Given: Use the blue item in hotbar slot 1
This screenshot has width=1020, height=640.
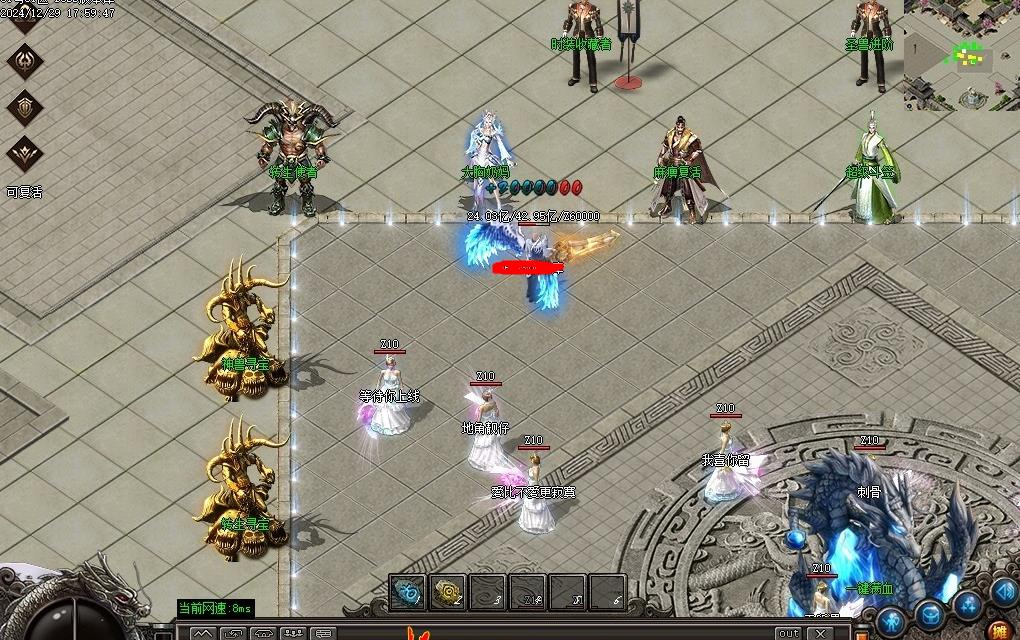Looking at the screenshot, I should pos(407,592).
